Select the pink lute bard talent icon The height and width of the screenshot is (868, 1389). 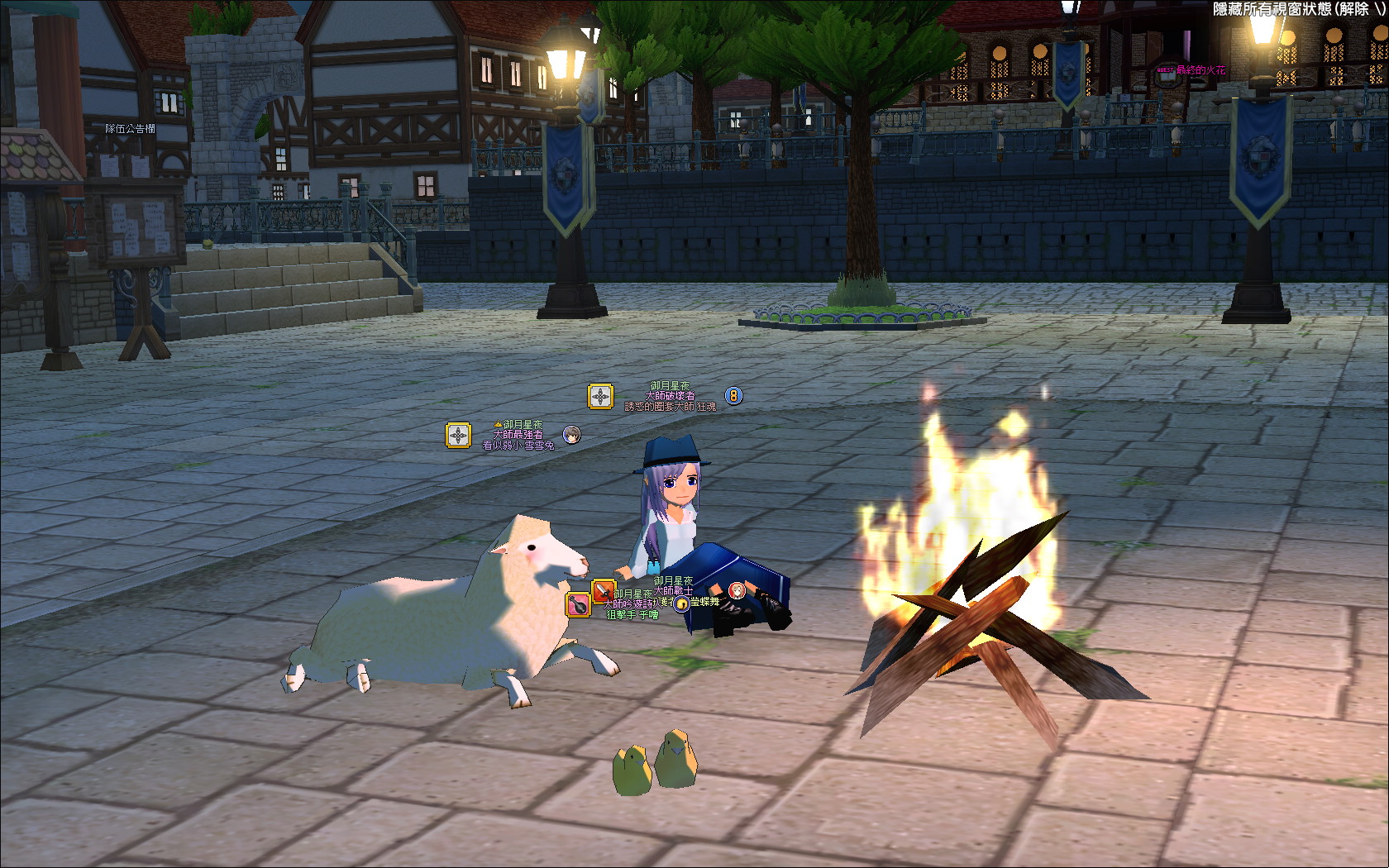pyautogui.click(x=578, y=604)
